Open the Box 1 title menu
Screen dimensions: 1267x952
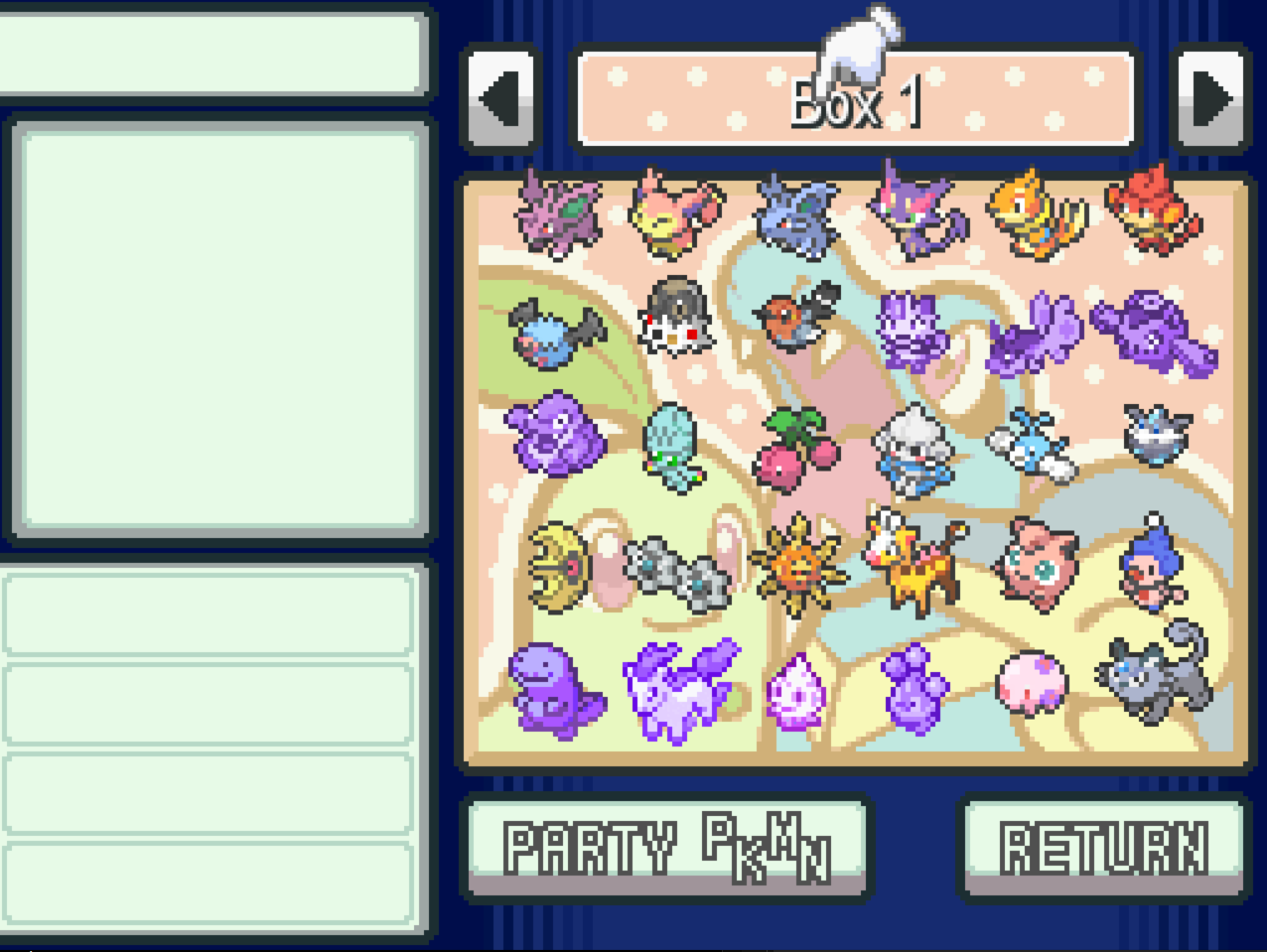[856, 100]
